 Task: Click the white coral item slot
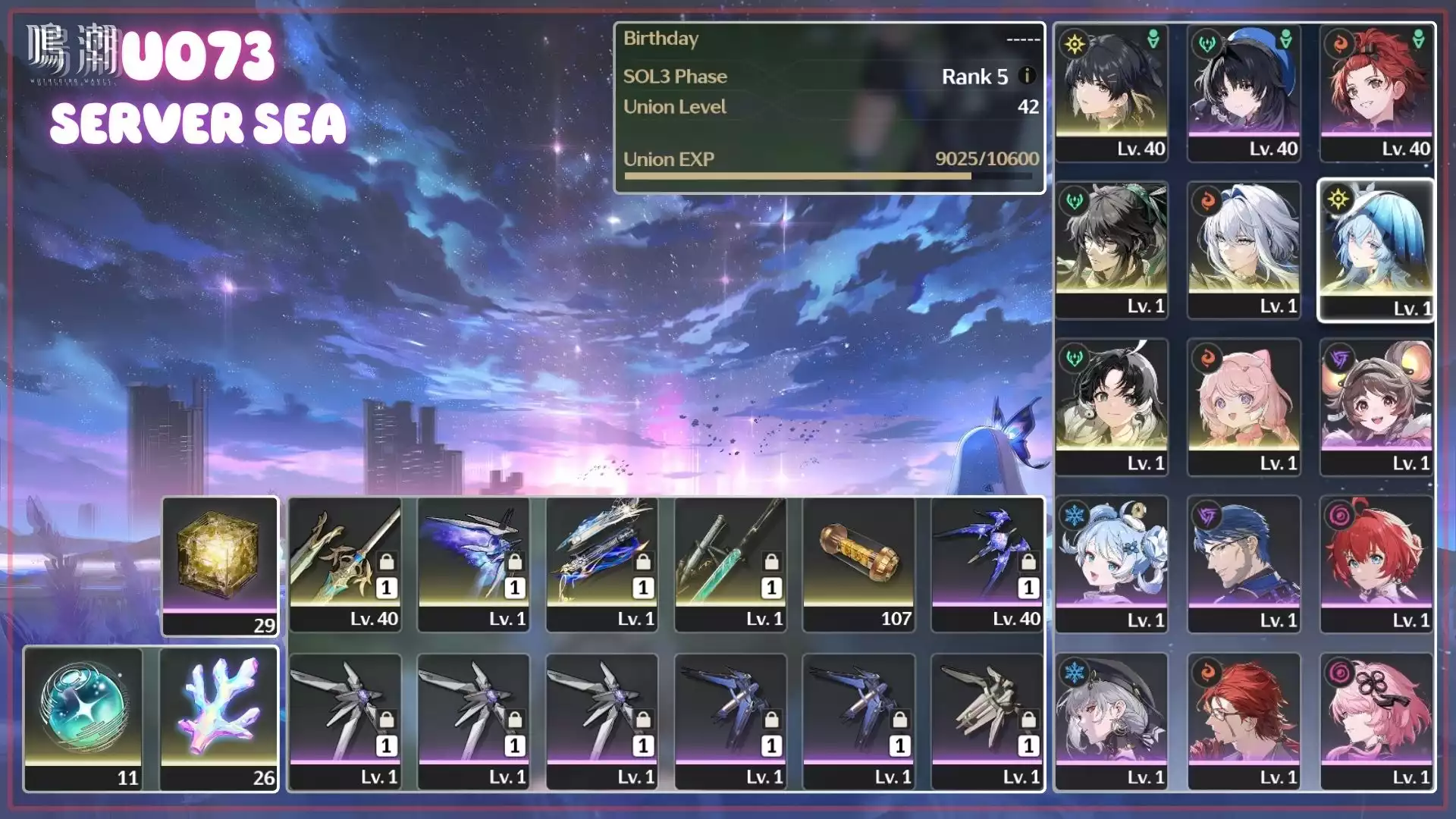tap(219, 718)
